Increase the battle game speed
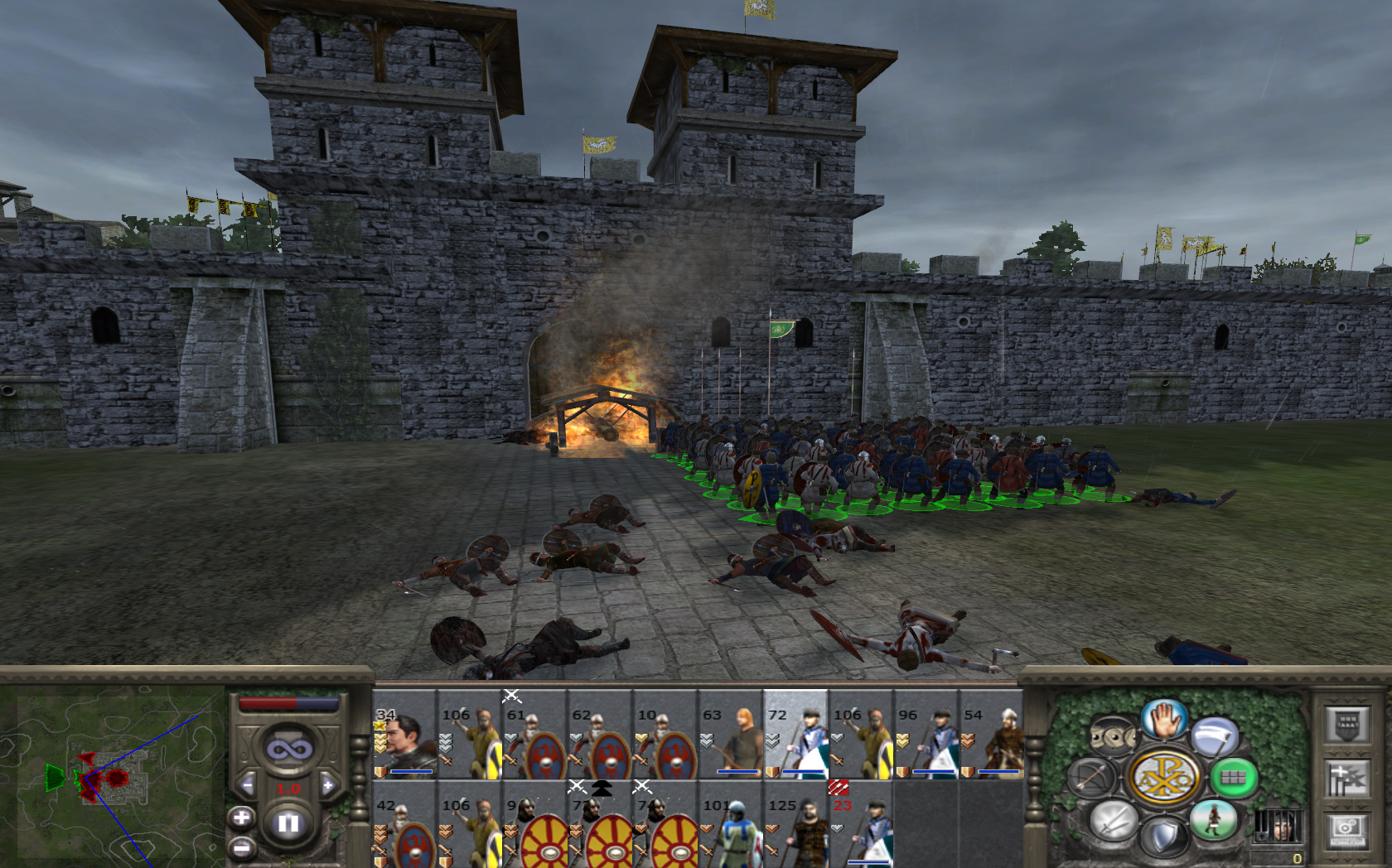This screenshot has width=1392, height=868. (x=328, y=785)
